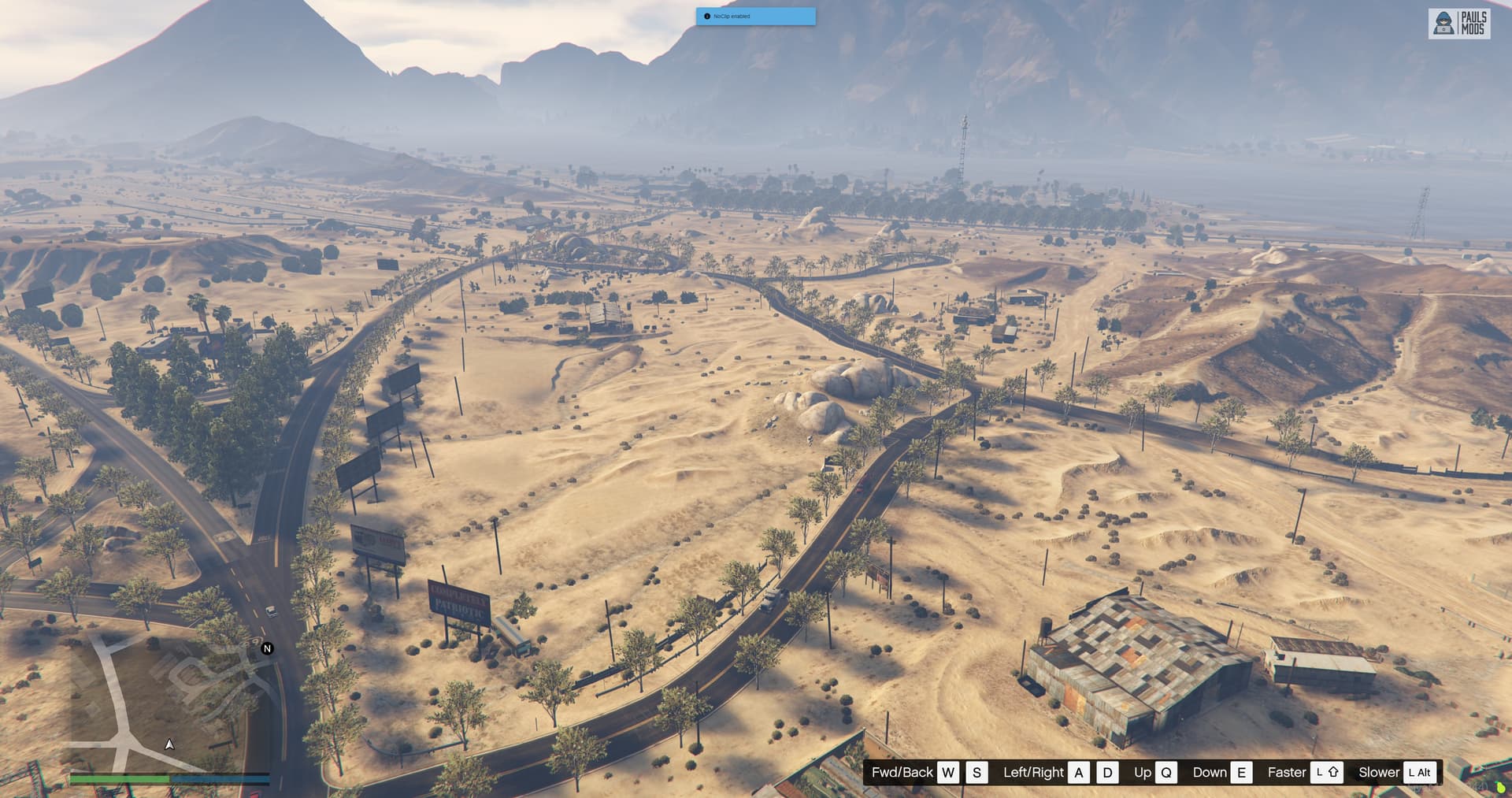1512x798 pixels.
Task: Click the A keycap for Left/Right
Action: [x=1078, y=773]
